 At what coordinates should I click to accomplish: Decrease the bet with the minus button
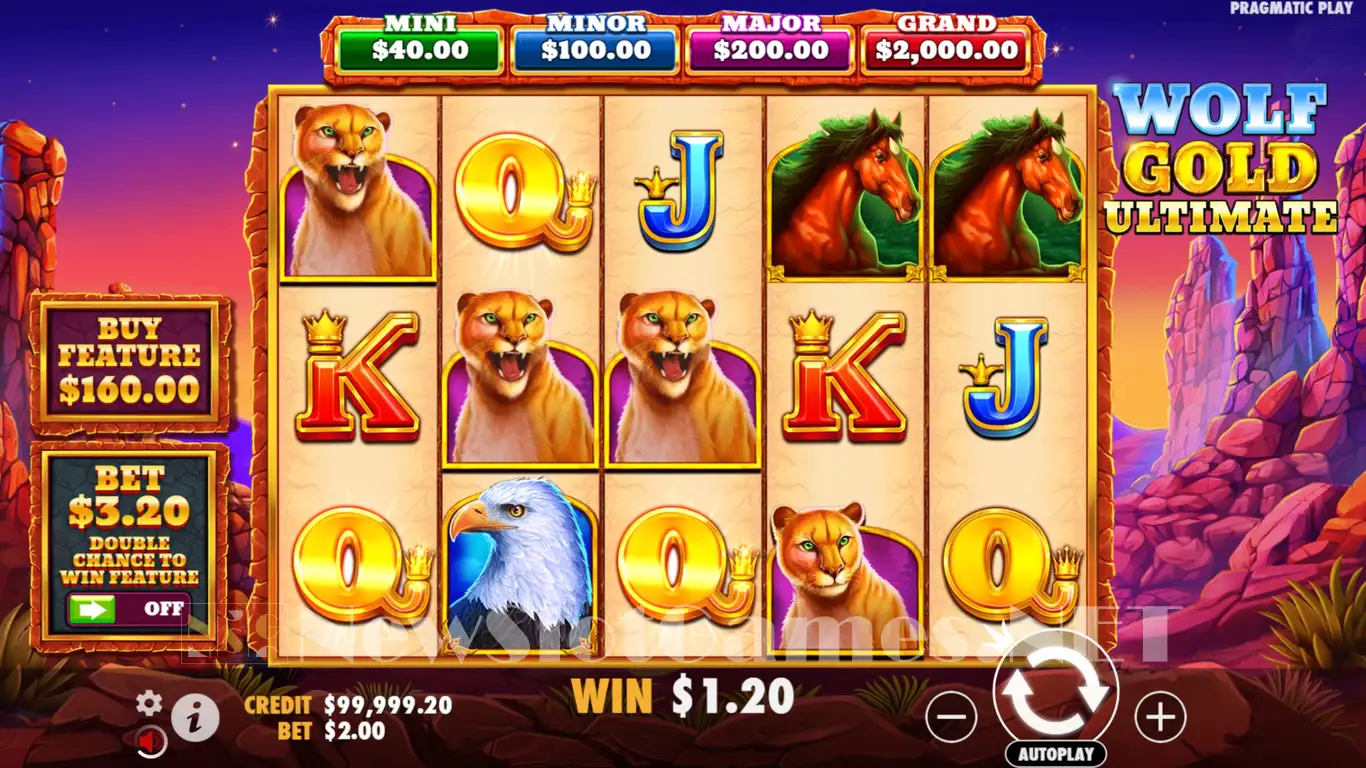(x=951, y=717)
